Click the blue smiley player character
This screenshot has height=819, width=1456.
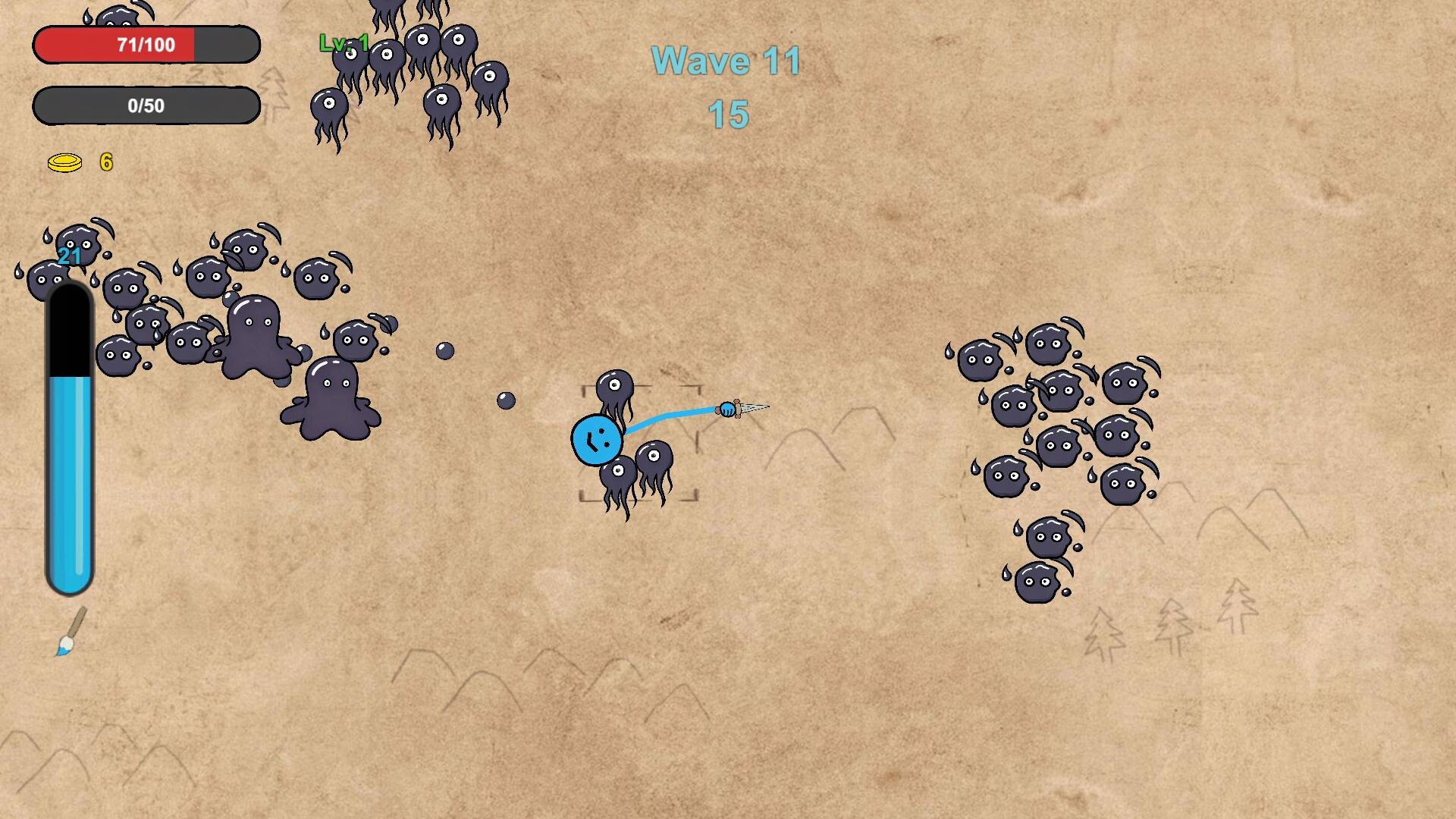click(598, 440)
